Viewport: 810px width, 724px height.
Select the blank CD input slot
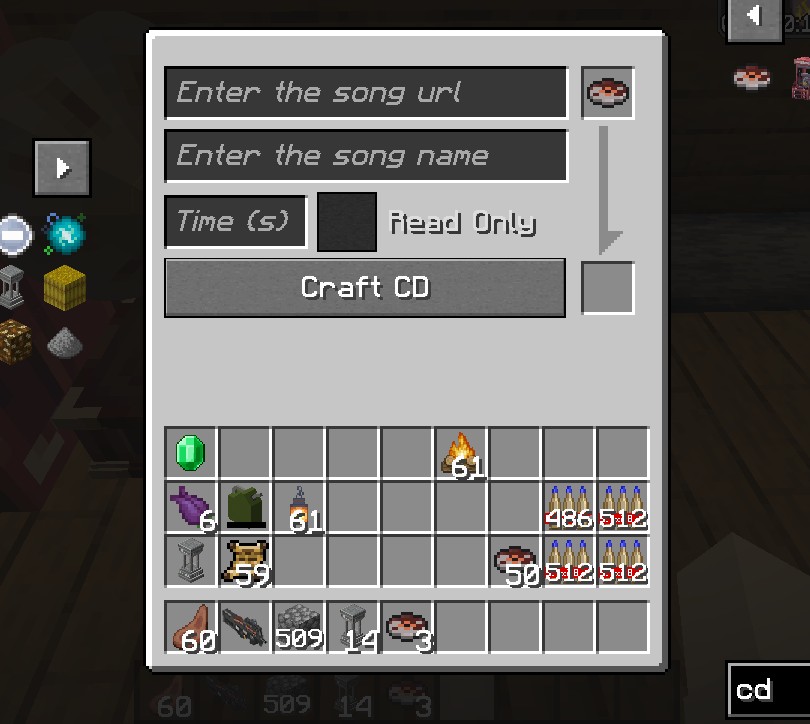point(608,94)
